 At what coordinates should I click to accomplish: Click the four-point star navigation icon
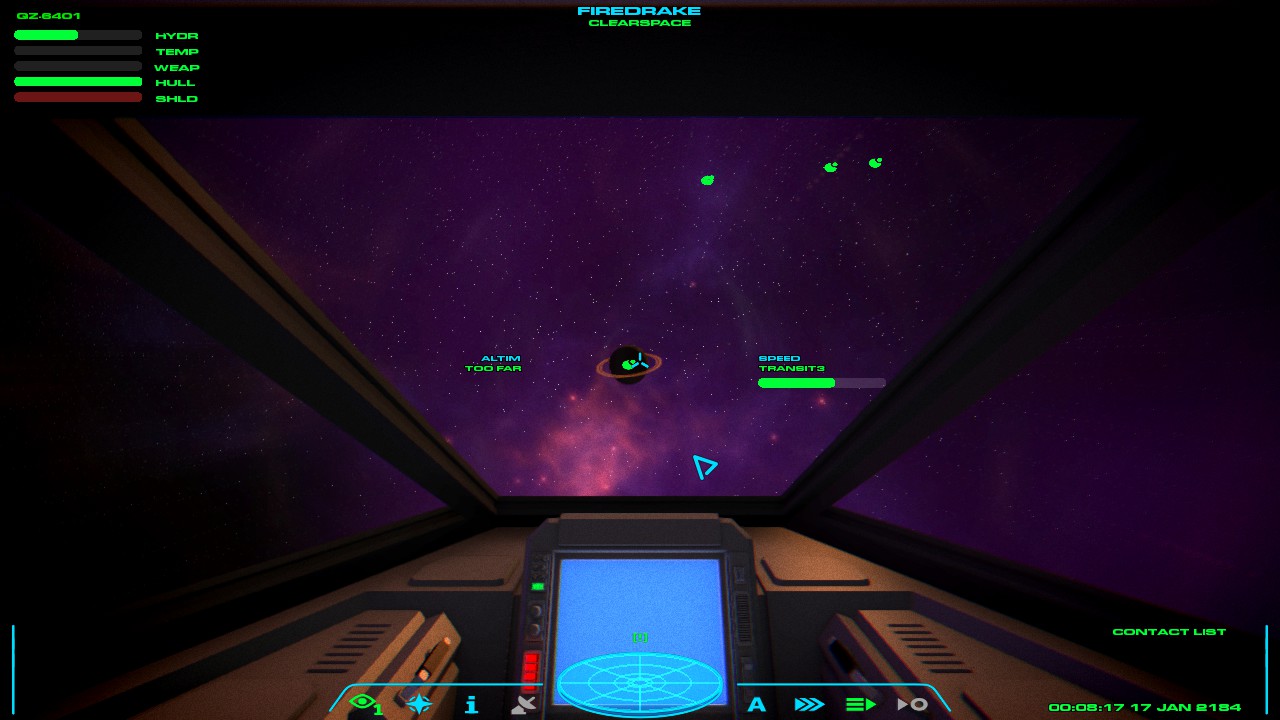(x=419, y=704)
